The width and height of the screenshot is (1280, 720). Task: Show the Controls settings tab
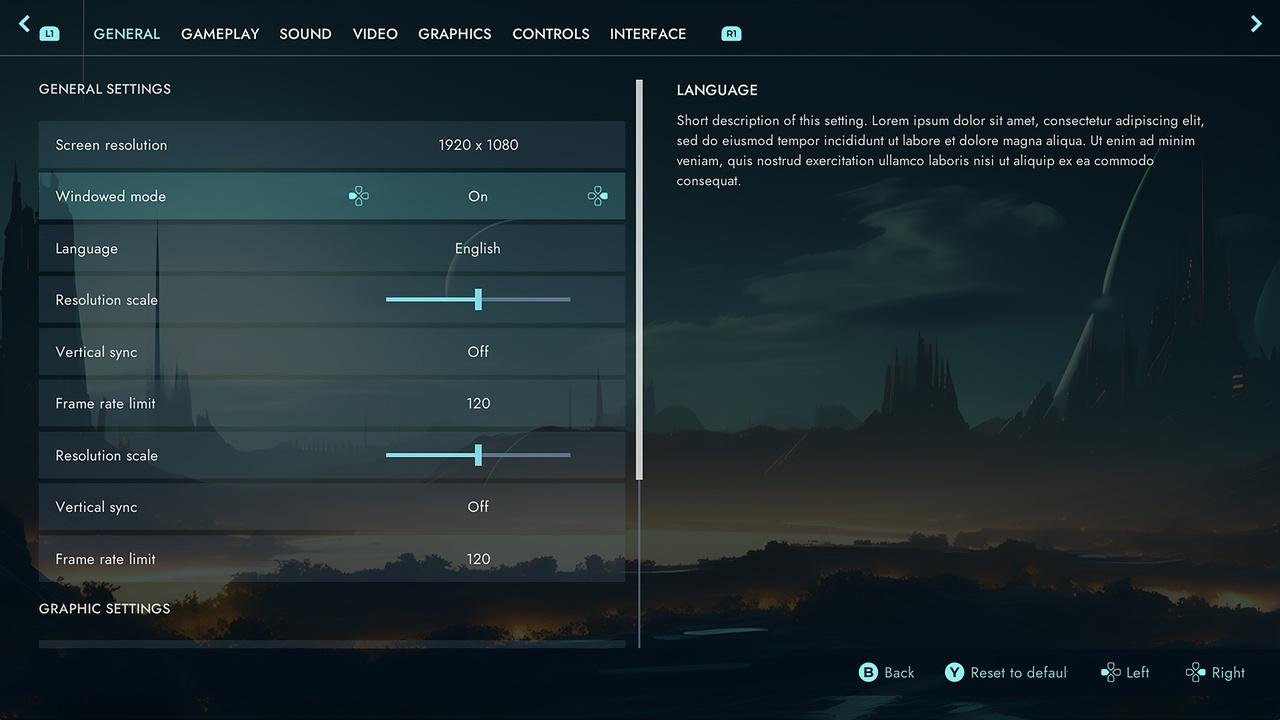[550, 34]
